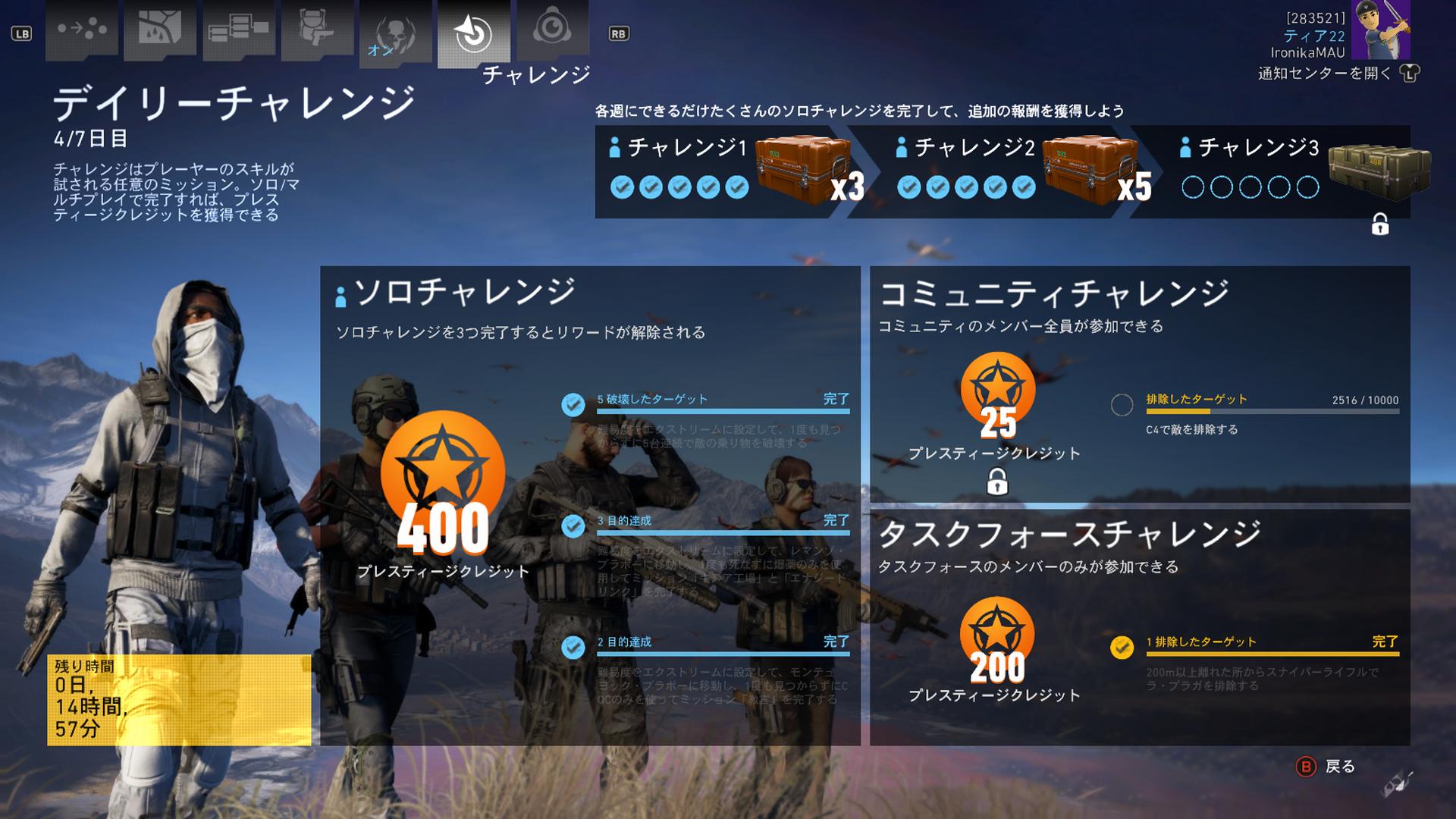This screenshot has height=819, width=1456.
Task: Expand the LB shoulder button tab control
Action: (20, 33)
